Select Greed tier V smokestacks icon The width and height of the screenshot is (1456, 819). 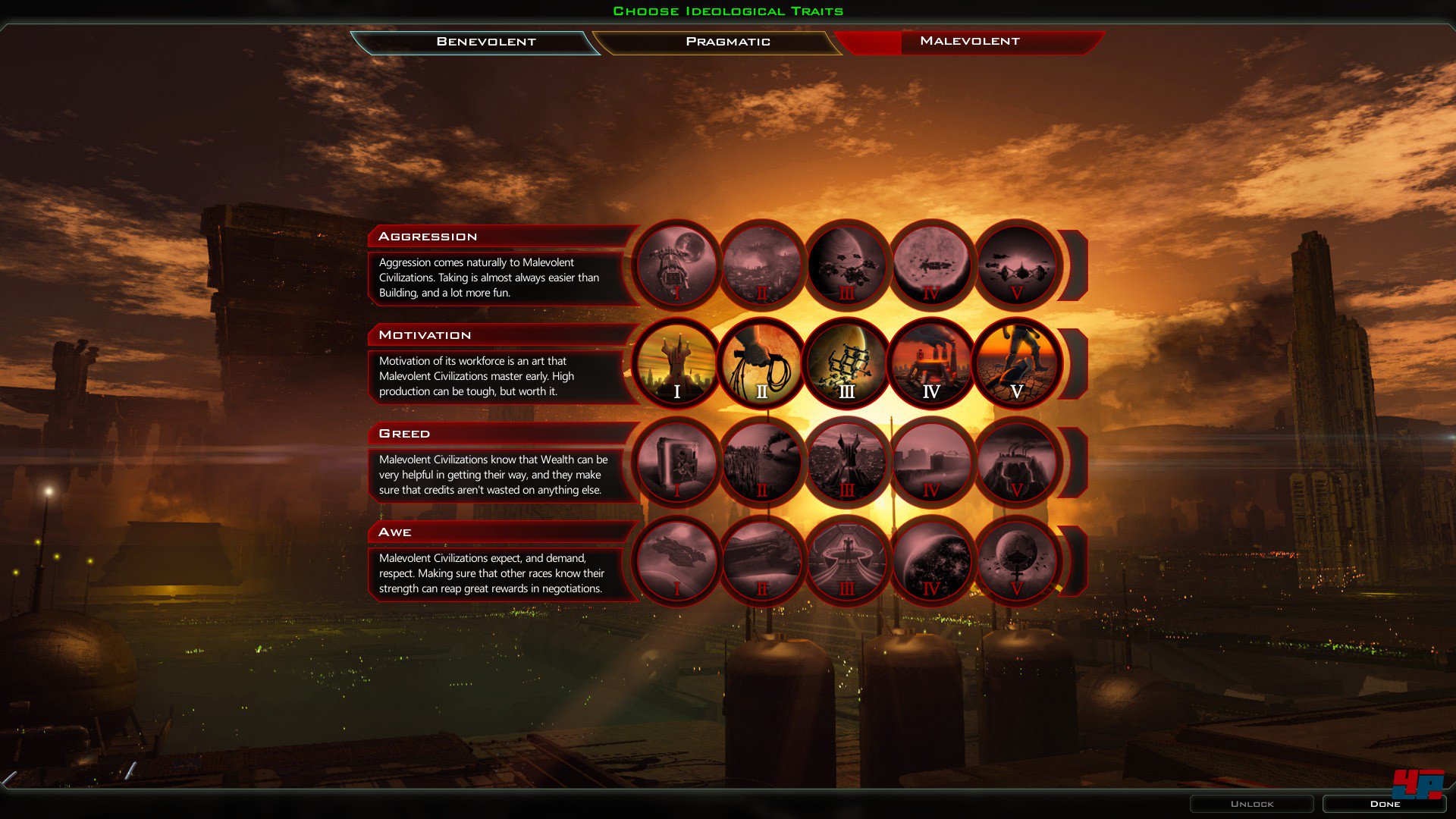(x=1017, y=461)
